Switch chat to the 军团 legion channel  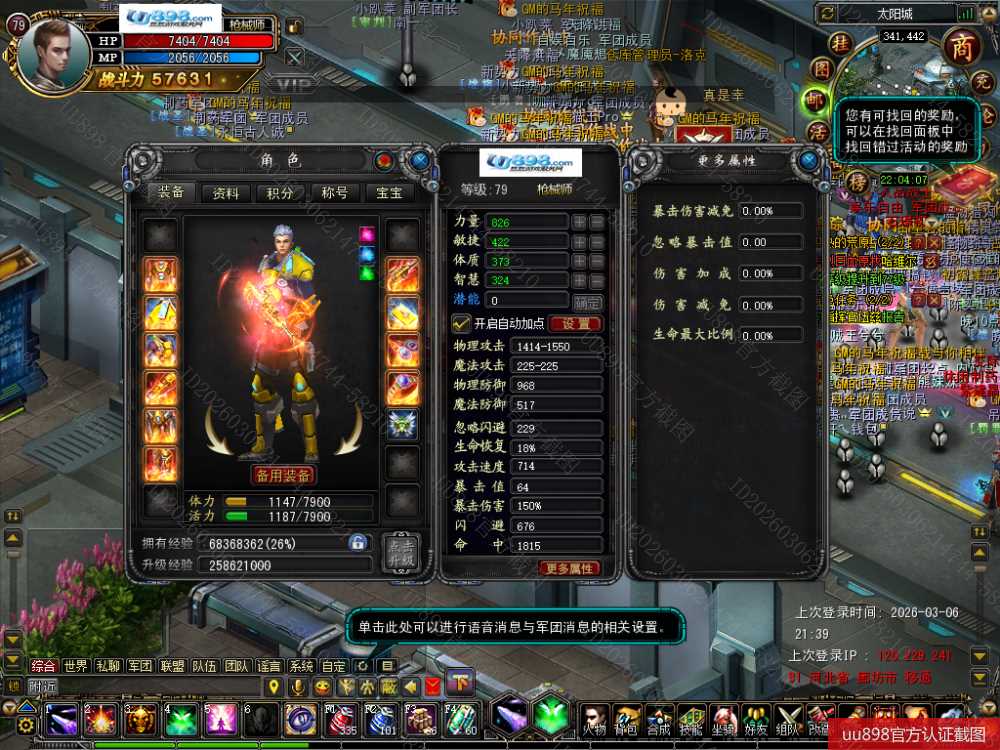click(140, 666)
